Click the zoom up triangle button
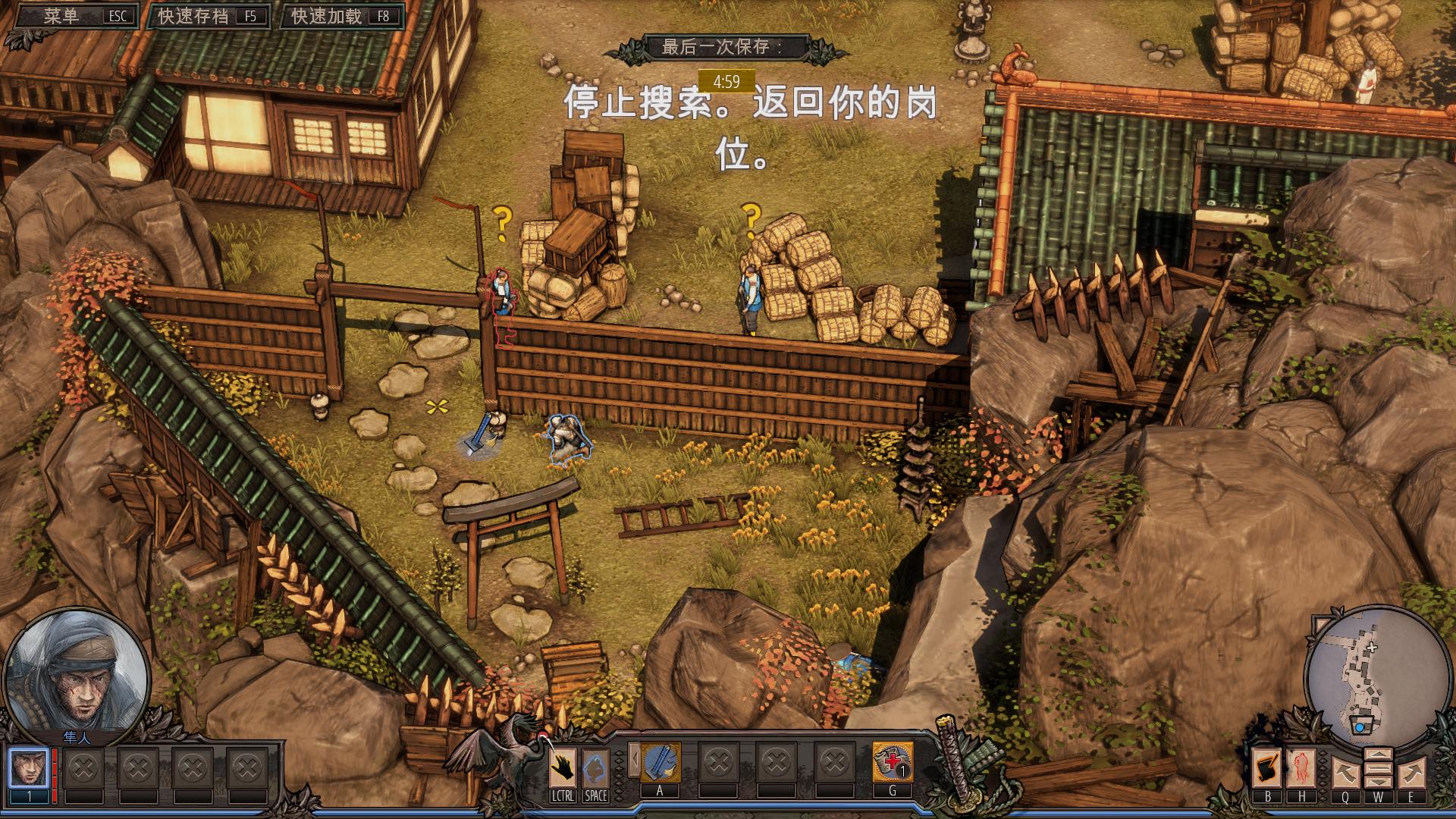The width and height of the screenshot is (1456, 819). 1378,755
